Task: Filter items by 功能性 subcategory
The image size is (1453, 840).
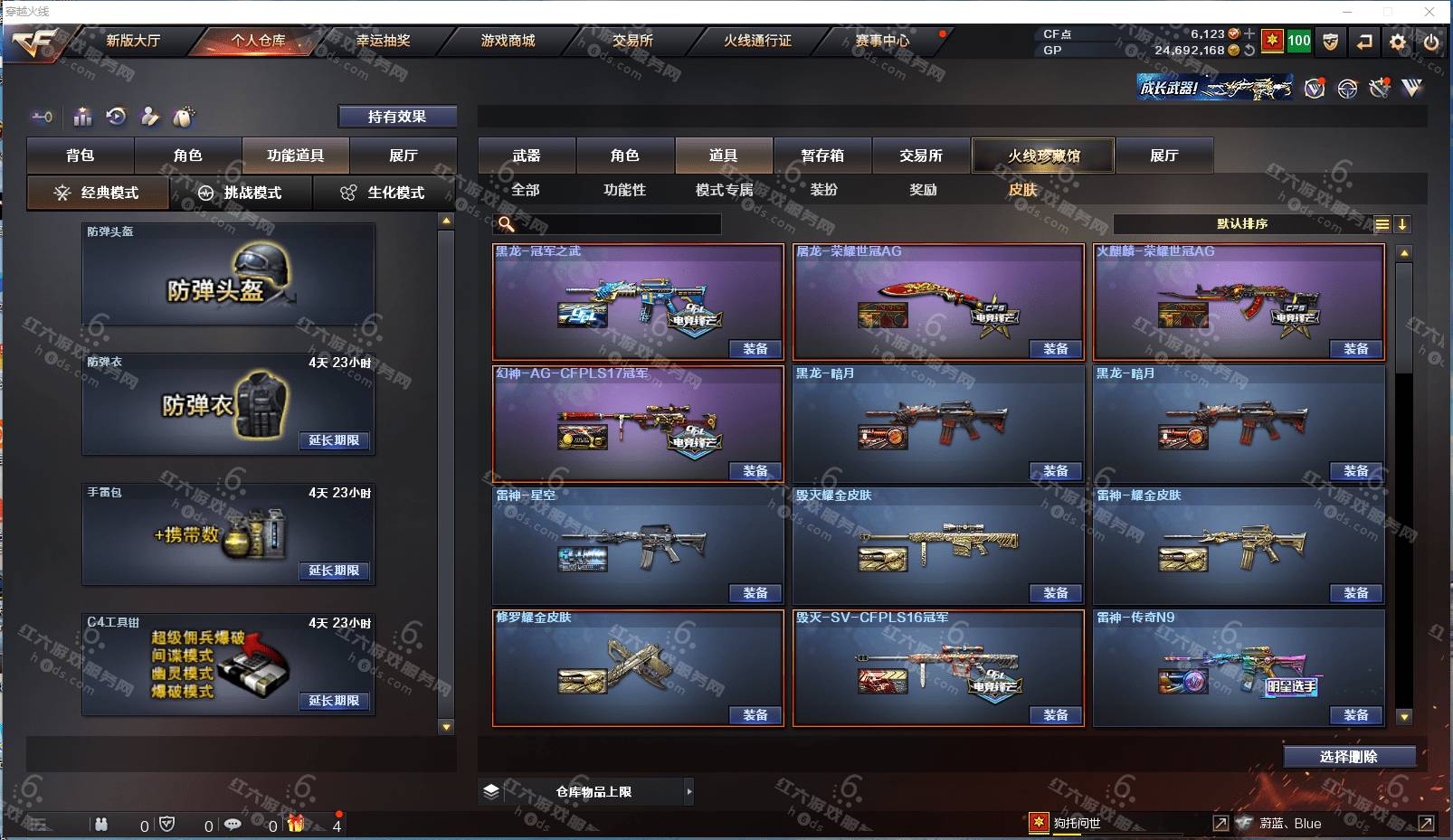Action: point(625,190)
